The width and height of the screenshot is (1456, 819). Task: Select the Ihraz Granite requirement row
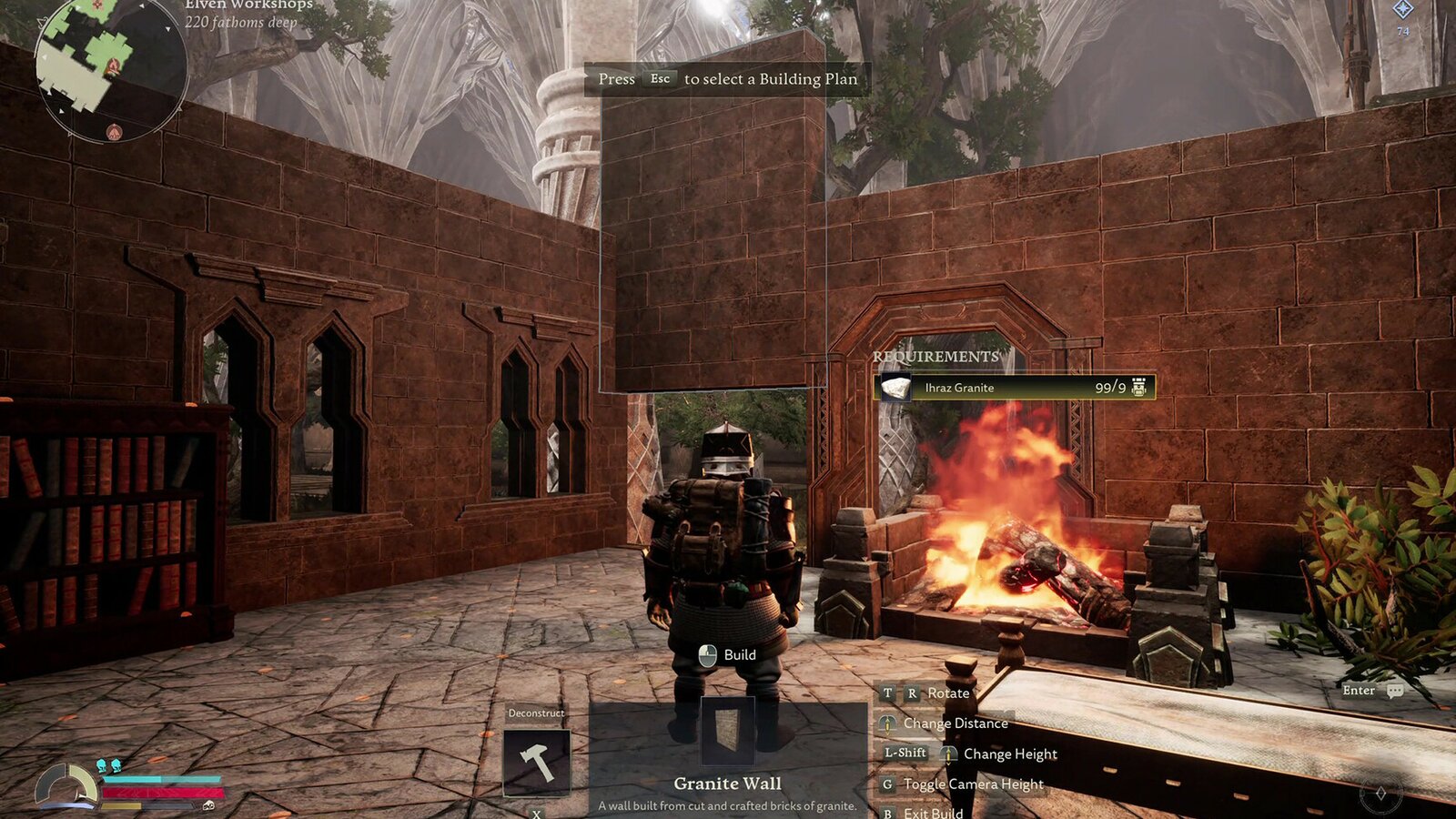click(x=1014, y=388)
